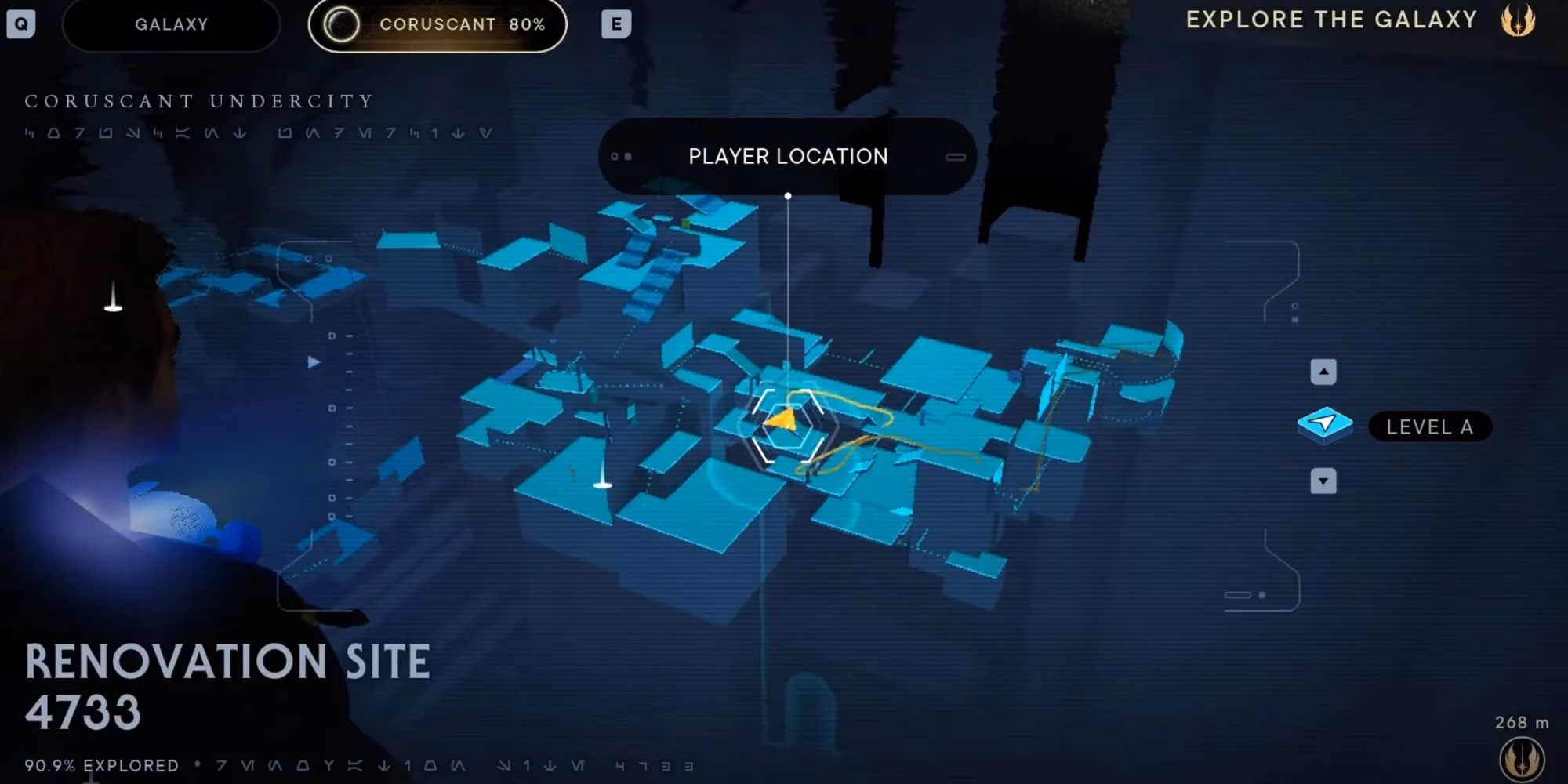The height and width of the screenshot is (784, 1568).
Task: Open the Explore the Galaxy objective
Action: 1331,20
